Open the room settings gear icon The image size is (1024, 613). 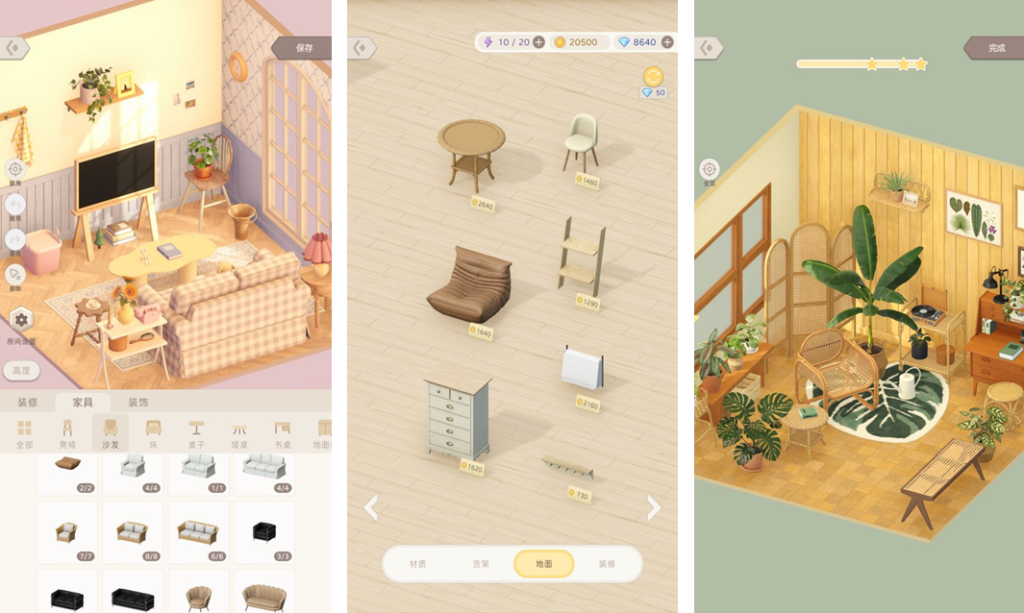pos(20,320)
